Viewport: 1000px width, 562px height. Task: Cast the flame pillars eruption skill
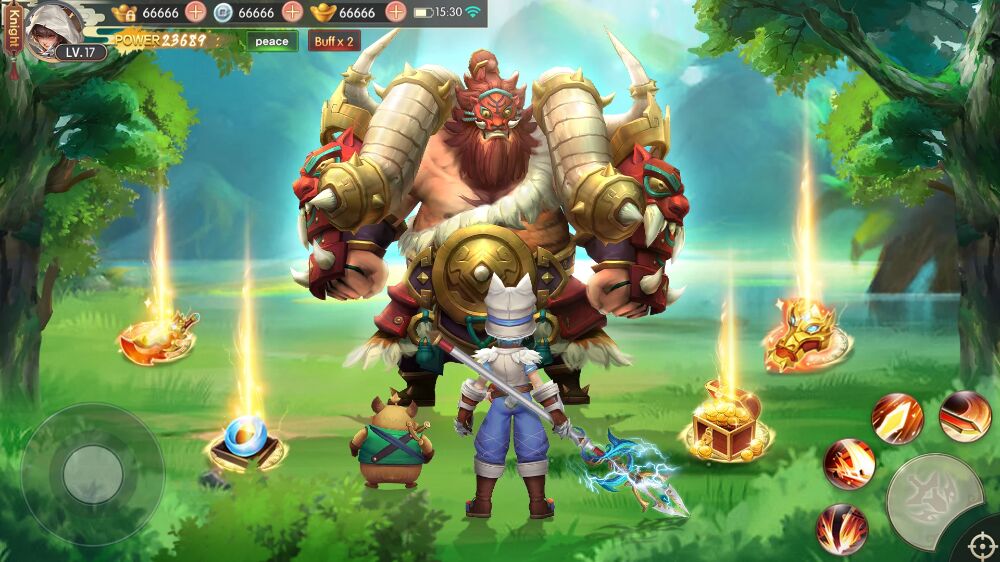click(x=842, y=528)
